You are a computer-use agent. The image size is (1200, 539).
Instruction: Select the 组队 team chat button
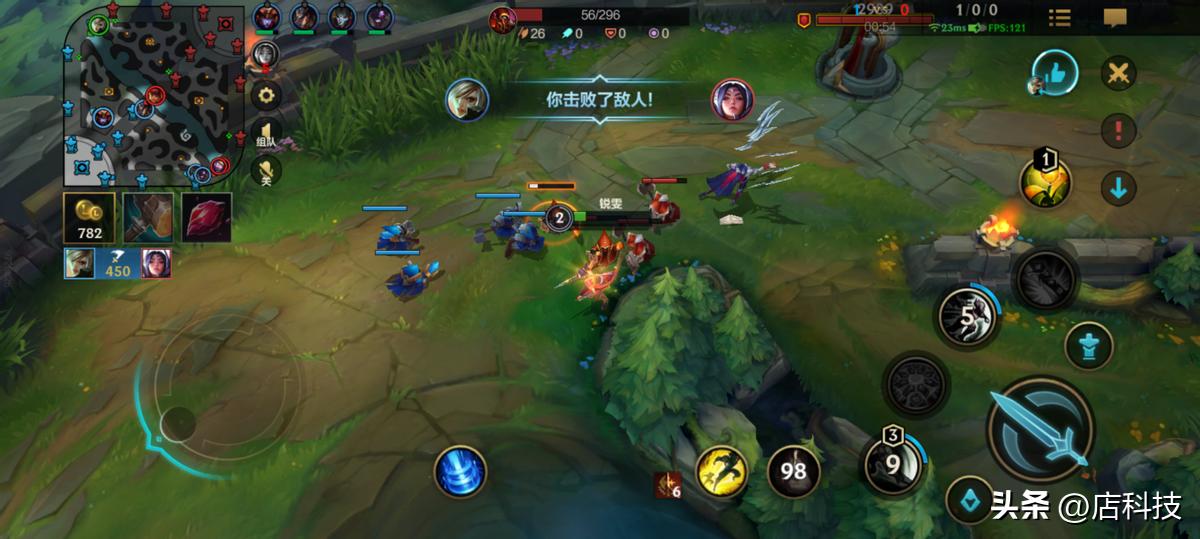266,135
